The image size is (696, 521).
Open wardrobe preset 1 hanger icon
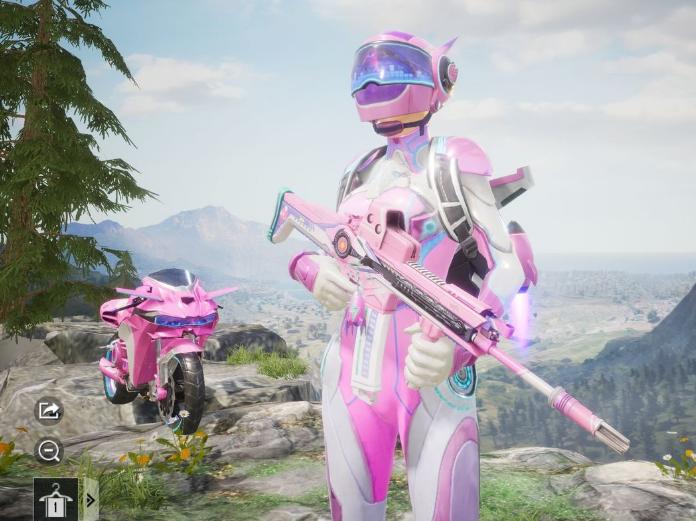point(55,498)
